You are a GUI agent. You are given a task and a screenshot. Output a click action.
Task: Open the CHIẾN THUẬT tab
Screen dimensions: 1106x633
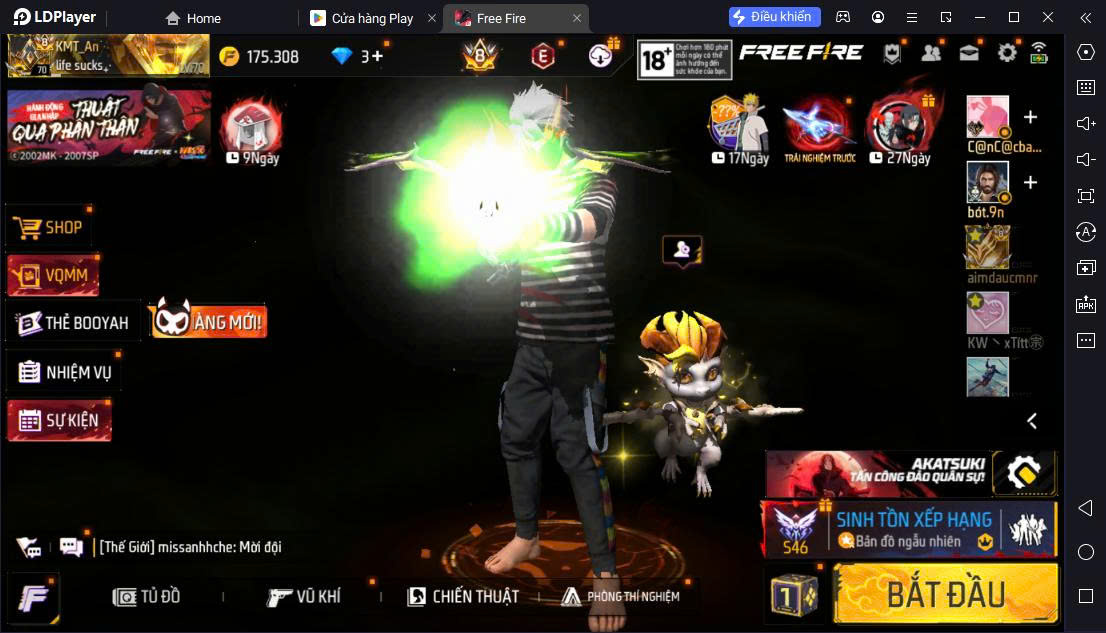pyautogui.click(x=463, y=597)
